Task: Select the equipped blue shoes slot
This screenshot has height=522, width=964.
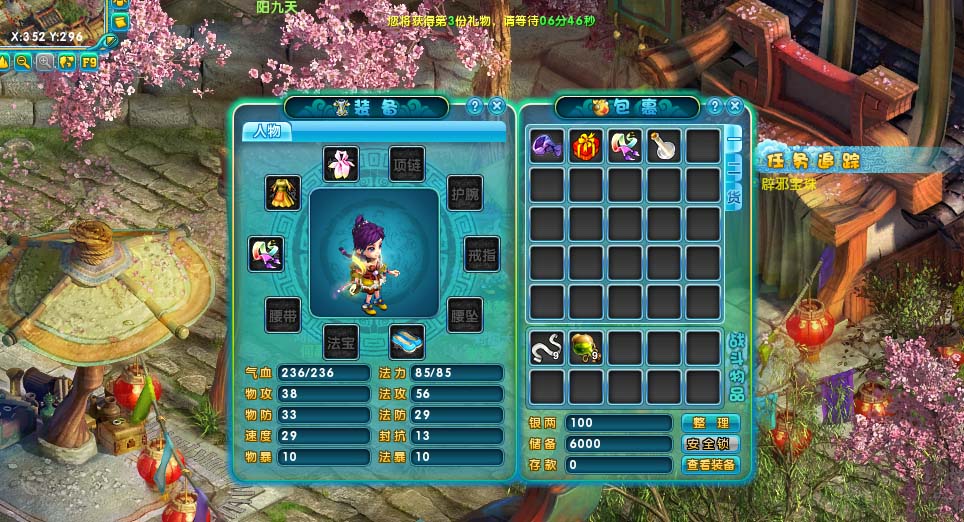Action: click(x=406, y=341)
